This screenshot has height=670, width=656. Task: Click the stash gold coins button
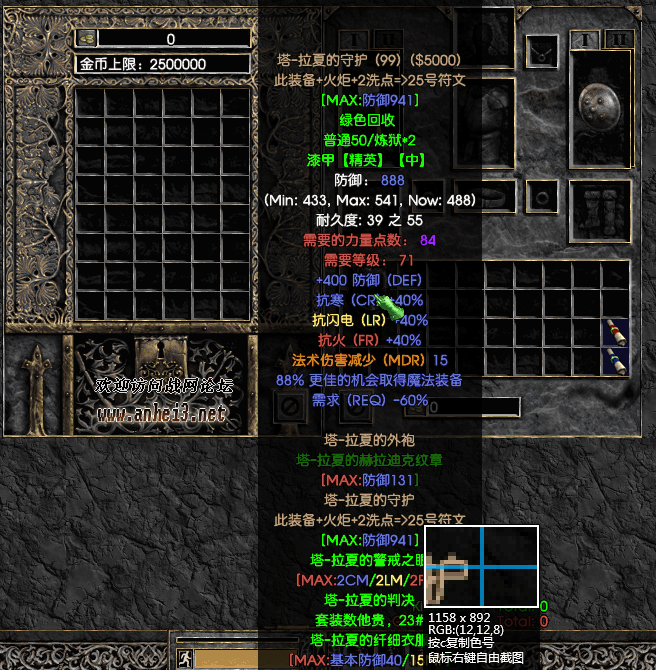pyautogui.click(x=86, y=39)
